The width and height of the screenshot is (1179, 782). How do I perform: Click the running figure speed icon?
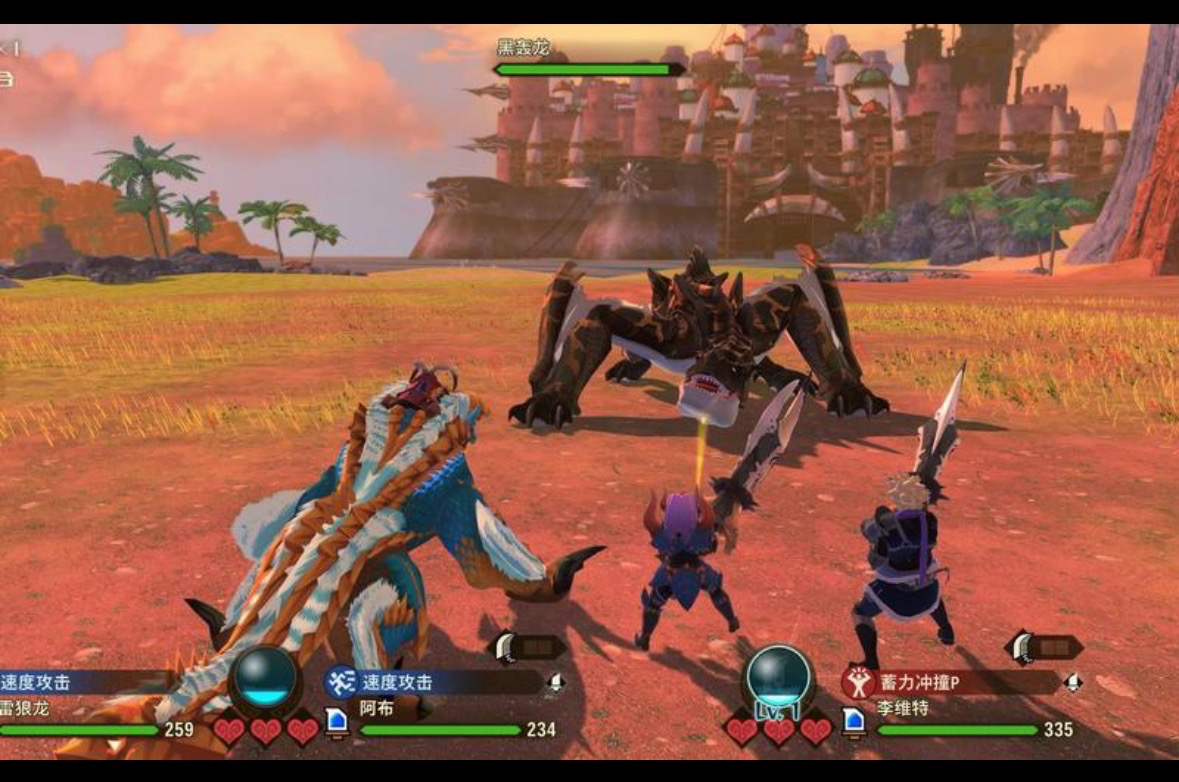(x=341, y=682)
